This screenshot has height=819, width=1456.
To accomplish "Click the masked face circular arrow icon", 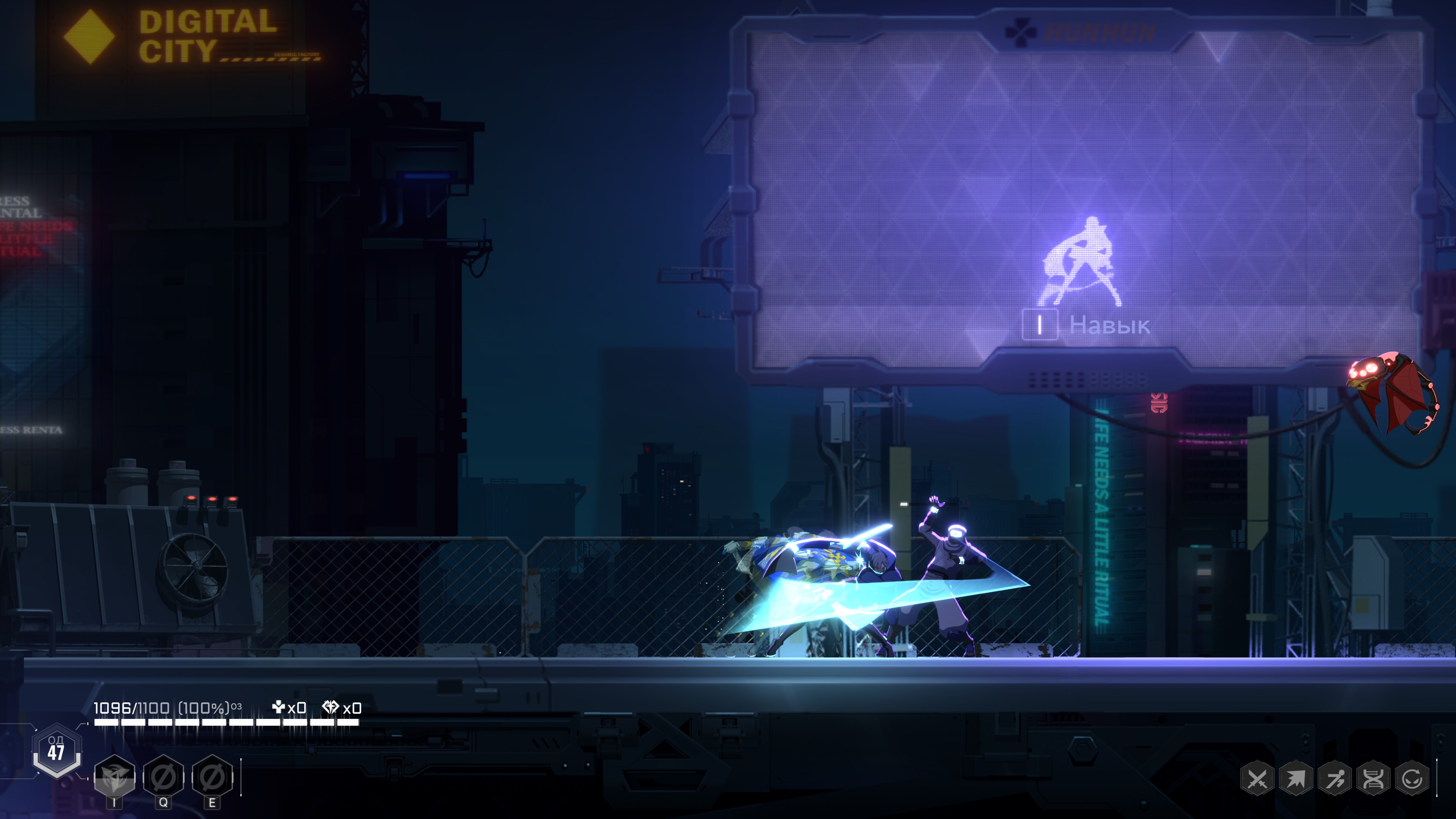I will tap(1412, 780).
